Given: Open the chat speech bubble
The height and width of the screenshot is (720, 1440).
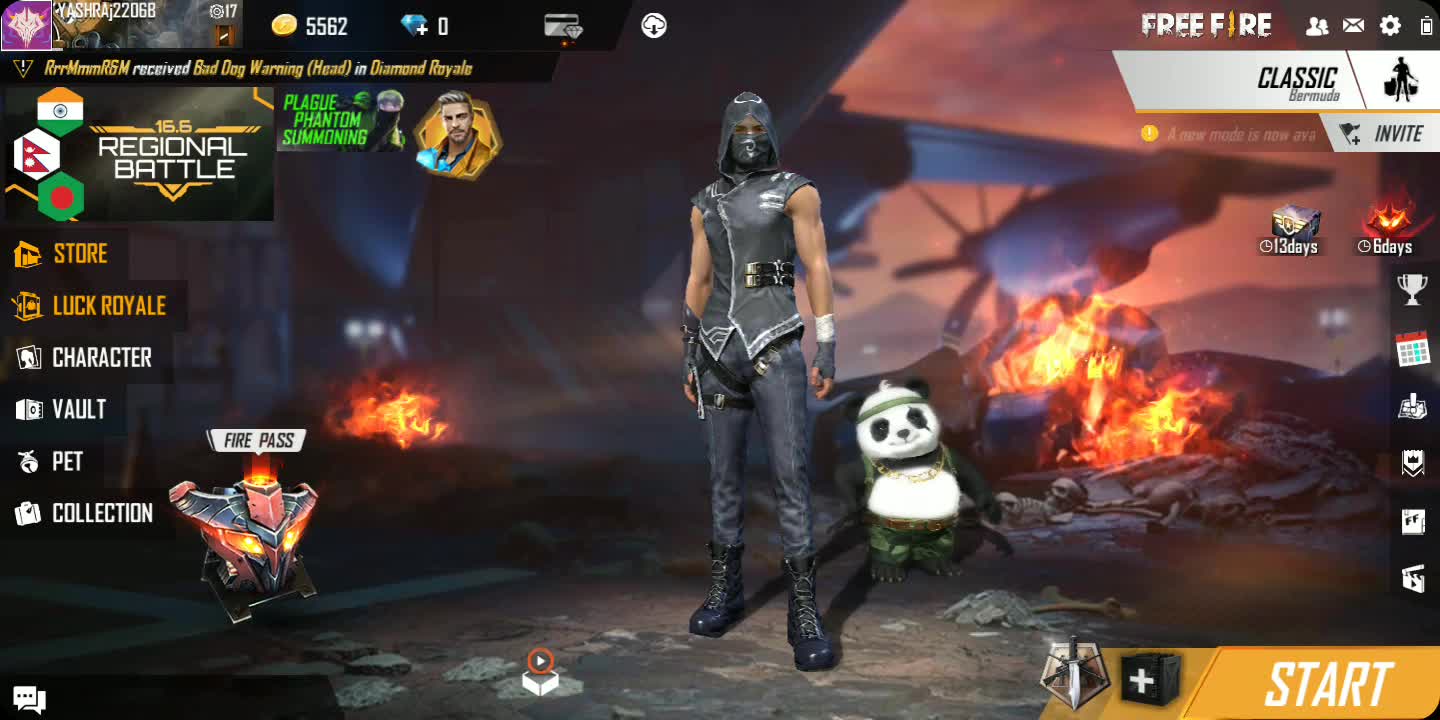Looking at the screenshot, I should tap(29, 698).
